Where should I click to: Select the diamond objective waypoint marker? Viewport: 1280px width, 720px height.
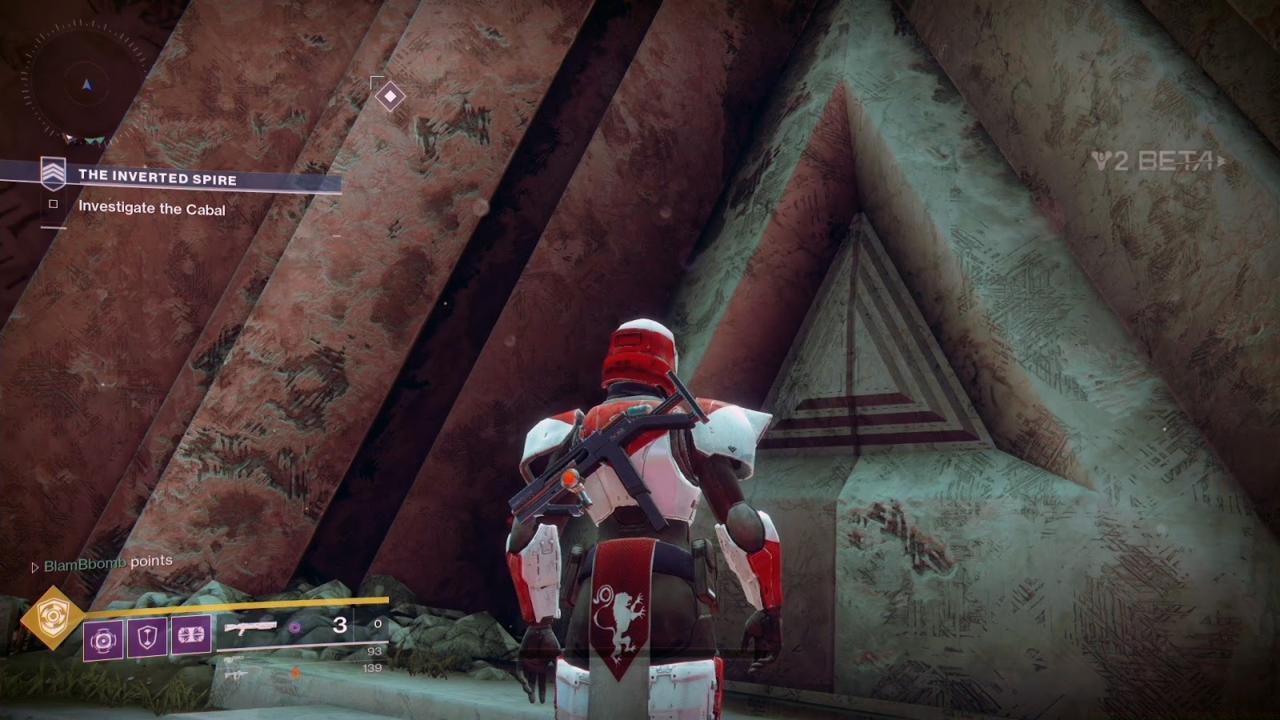click(389, 97)
